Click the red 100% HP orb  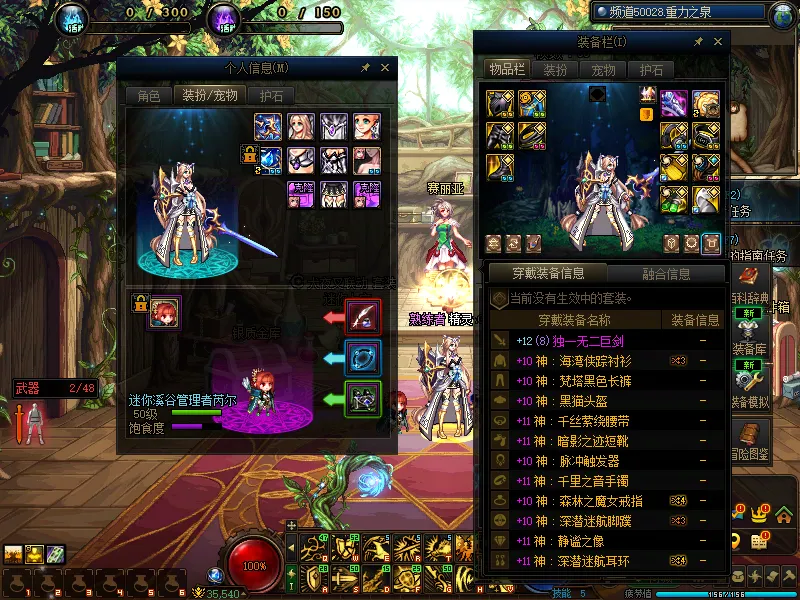[256, 563]
